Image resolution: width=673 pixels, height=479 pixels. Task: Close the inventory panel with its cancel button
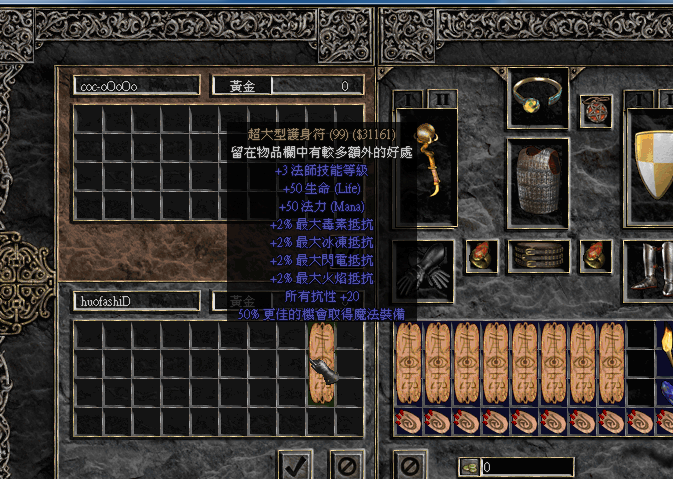click(409, 465)
